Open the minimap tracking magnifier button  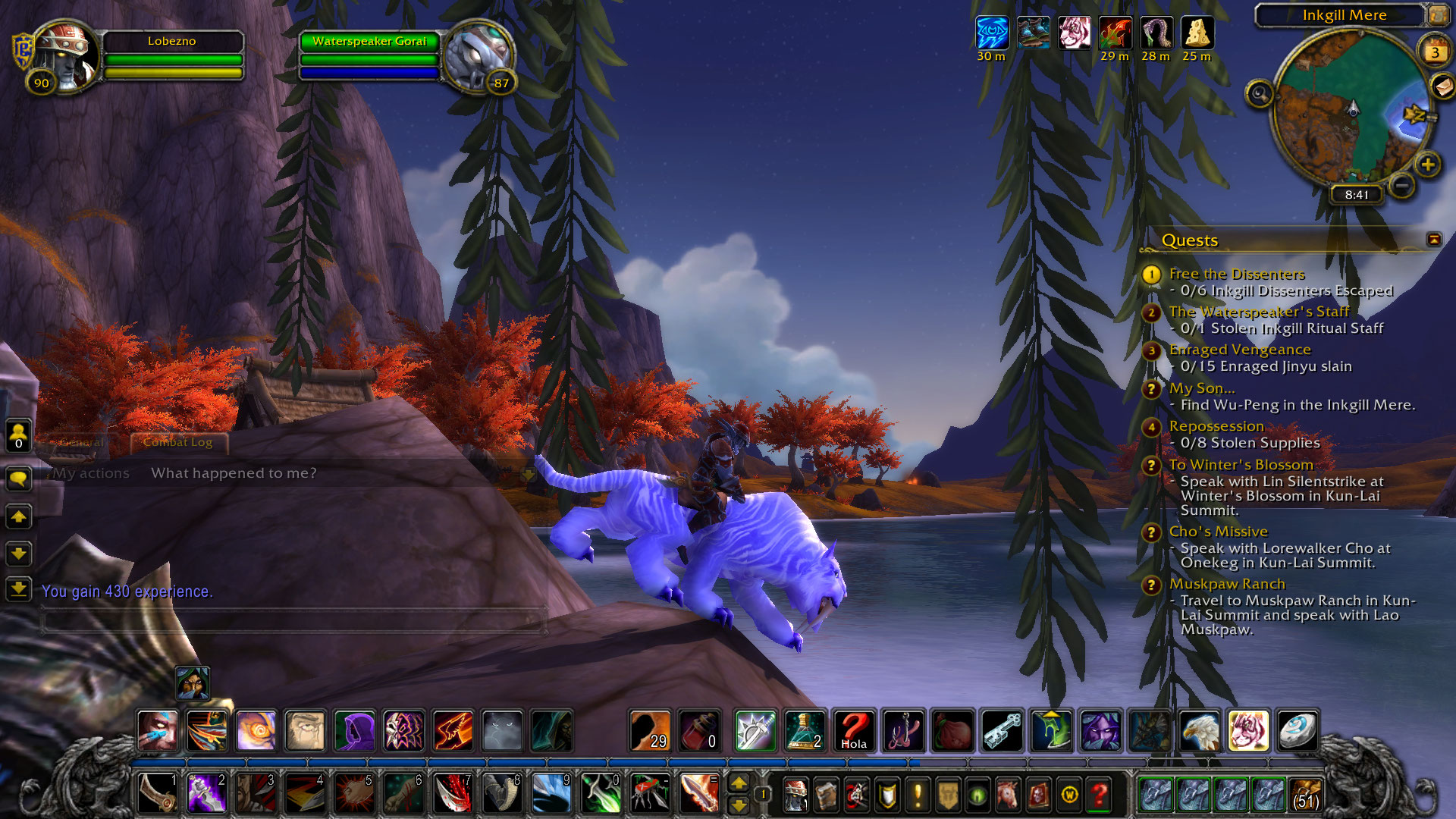click(1260, 94)
